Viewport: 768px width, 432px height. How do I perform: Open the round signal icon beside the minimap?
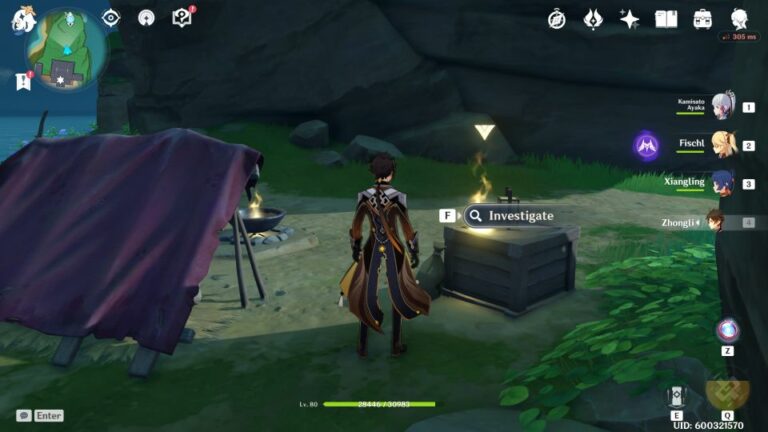pyautogui.click(x=146, y=17)
